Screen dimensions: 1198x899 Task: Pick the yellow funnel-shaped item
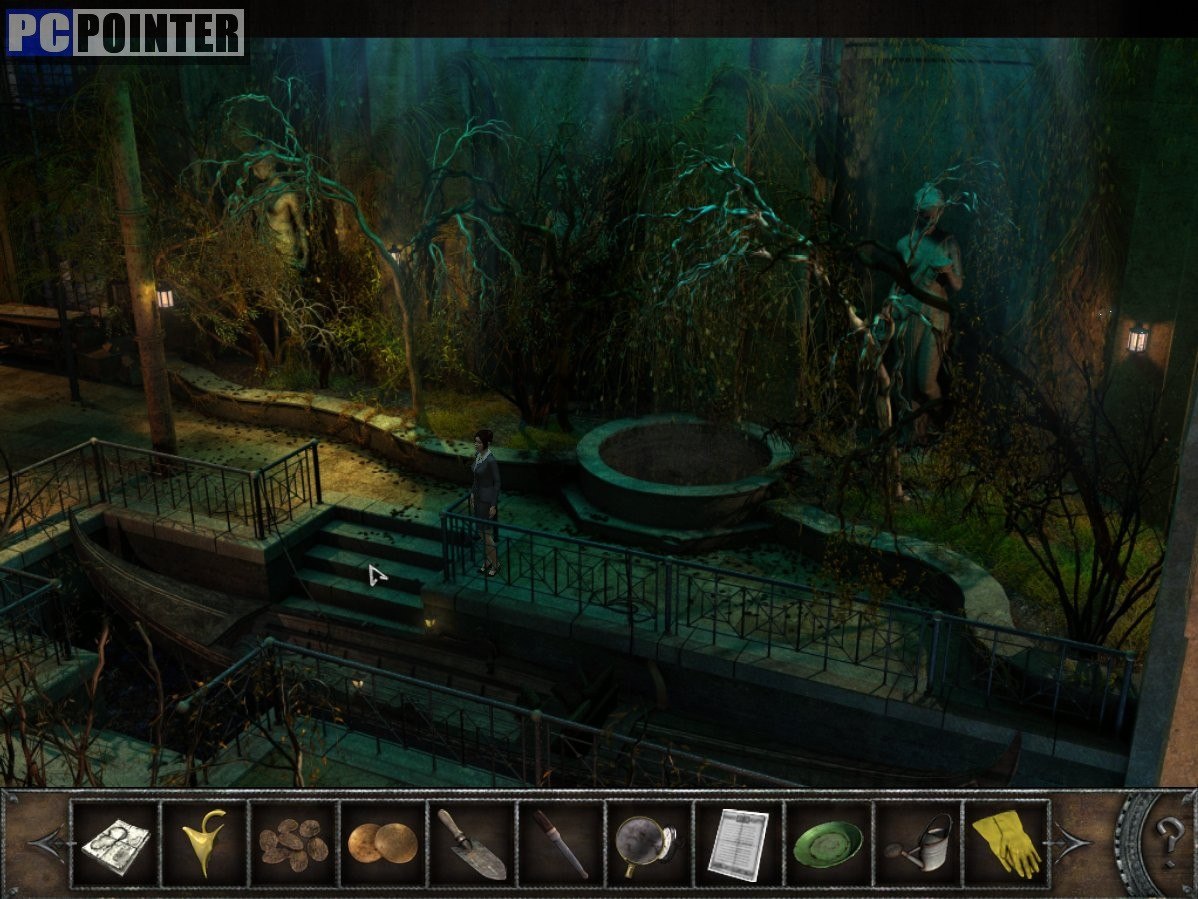204,843
